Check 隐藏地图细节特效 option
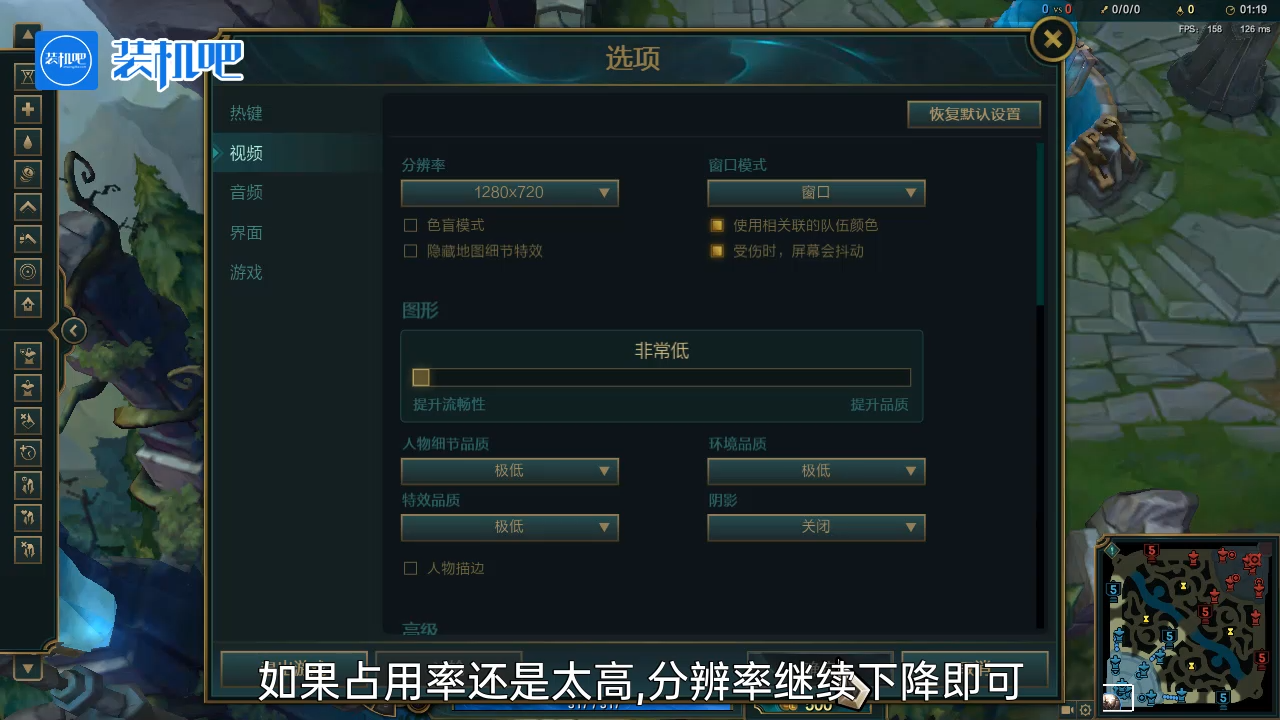This screenshot has height=720, width=1280. [411, 251]
